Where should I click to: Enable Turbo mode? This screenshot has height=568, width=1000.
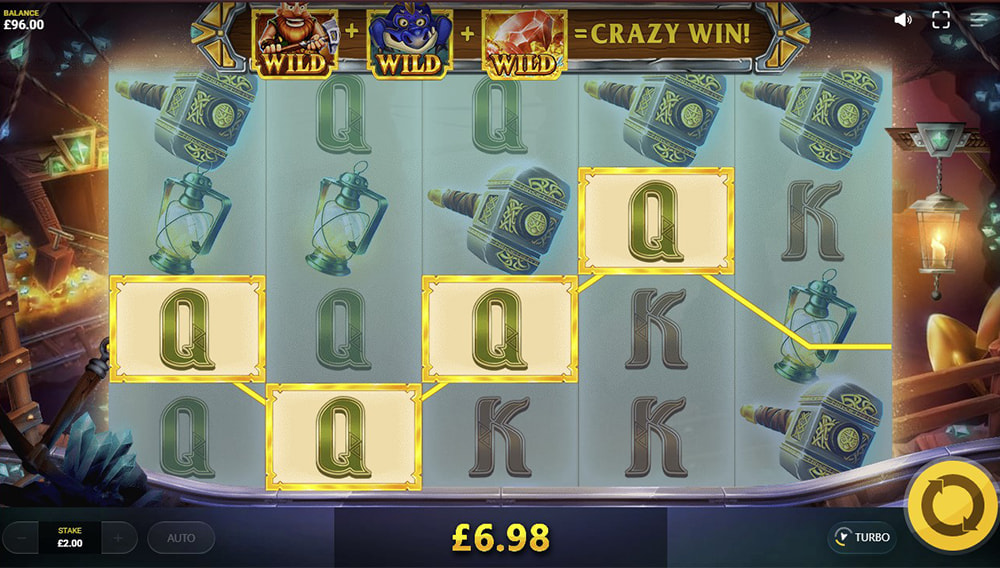pyautogui.click(x=861, y=537)
